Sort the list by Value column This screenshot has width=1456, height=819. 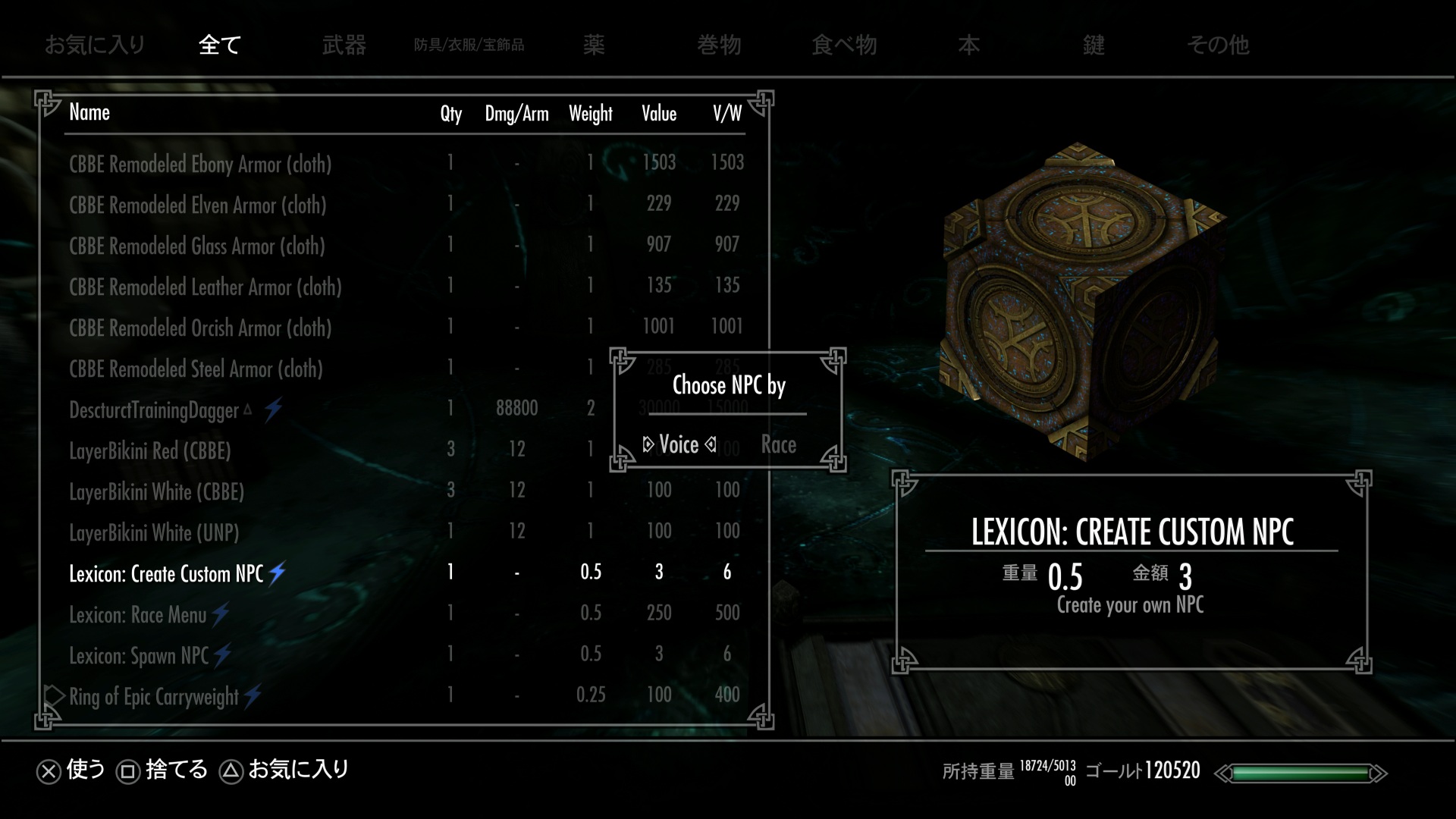click(x=658, y=114)
